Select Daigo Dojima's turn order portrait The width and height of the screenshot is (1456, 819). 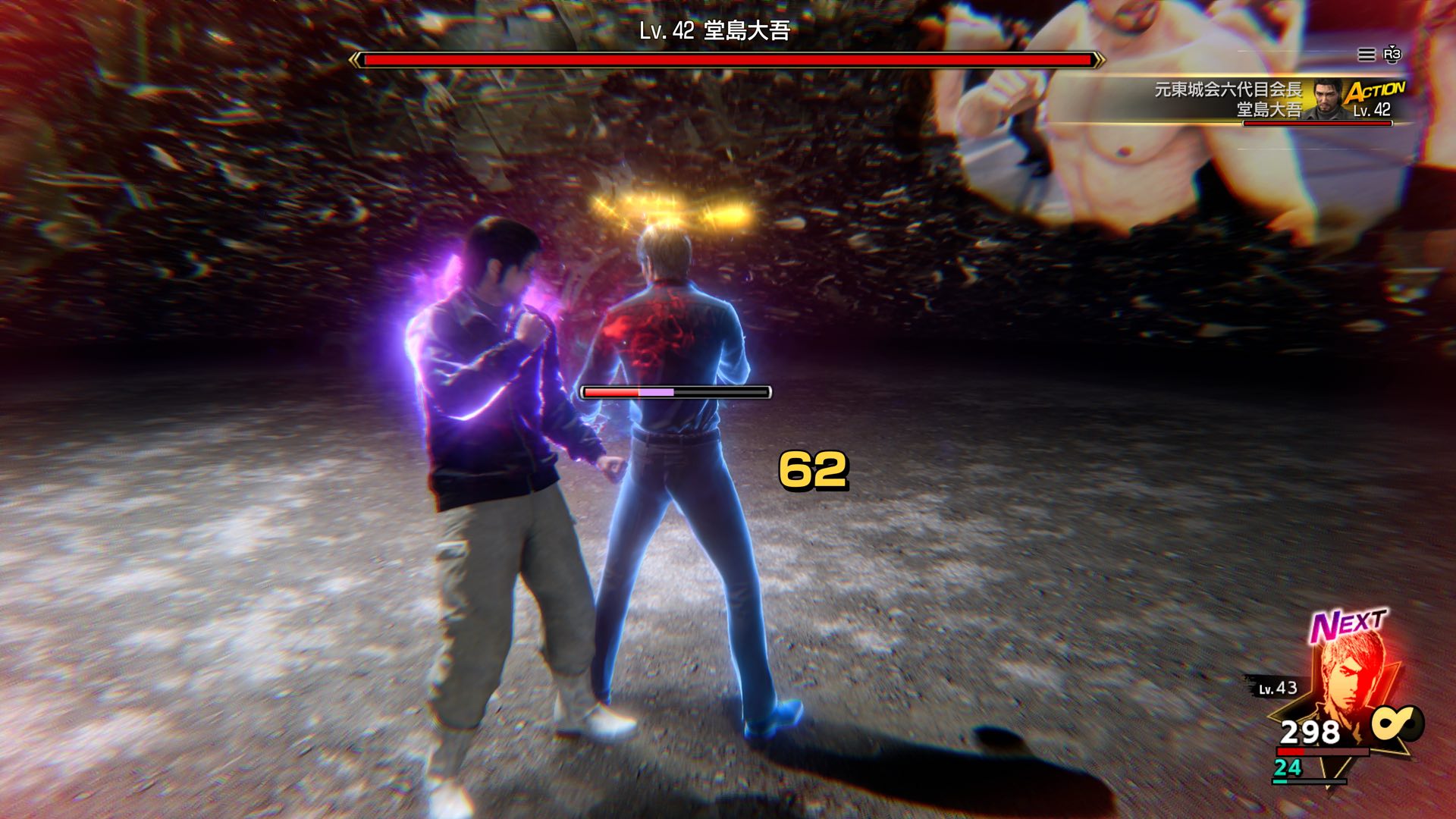[1326, 98]
